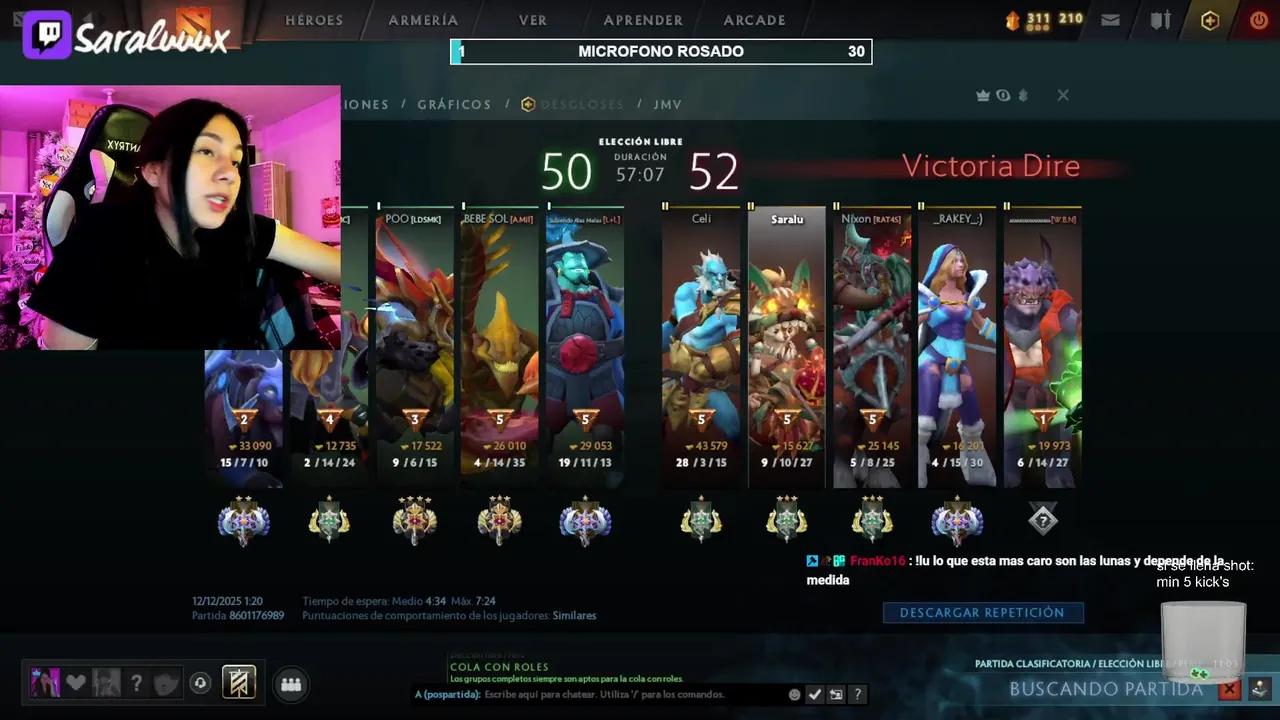Screen dimensions: 1280x720
Task: Open the VER menu entry
Action: tap(532, 20)
